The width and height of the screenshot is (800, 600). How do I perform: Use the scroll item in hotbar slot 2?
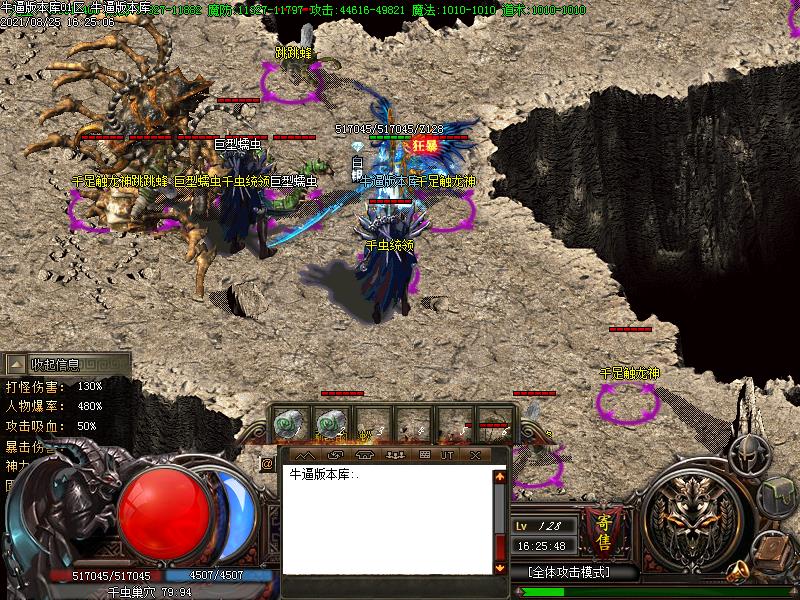pos(330,424)
